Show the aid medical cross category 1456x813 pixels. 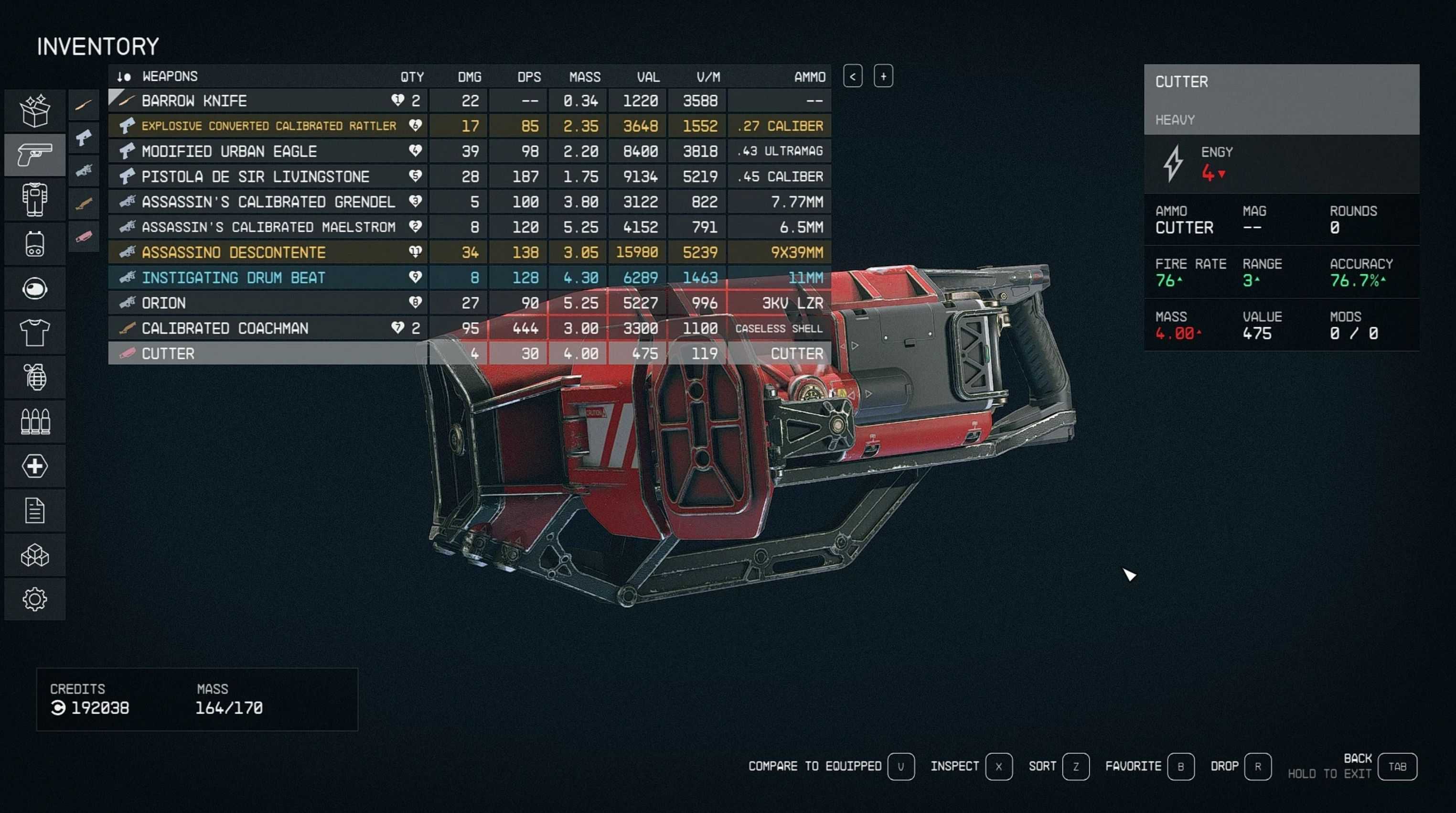(34, 466)
